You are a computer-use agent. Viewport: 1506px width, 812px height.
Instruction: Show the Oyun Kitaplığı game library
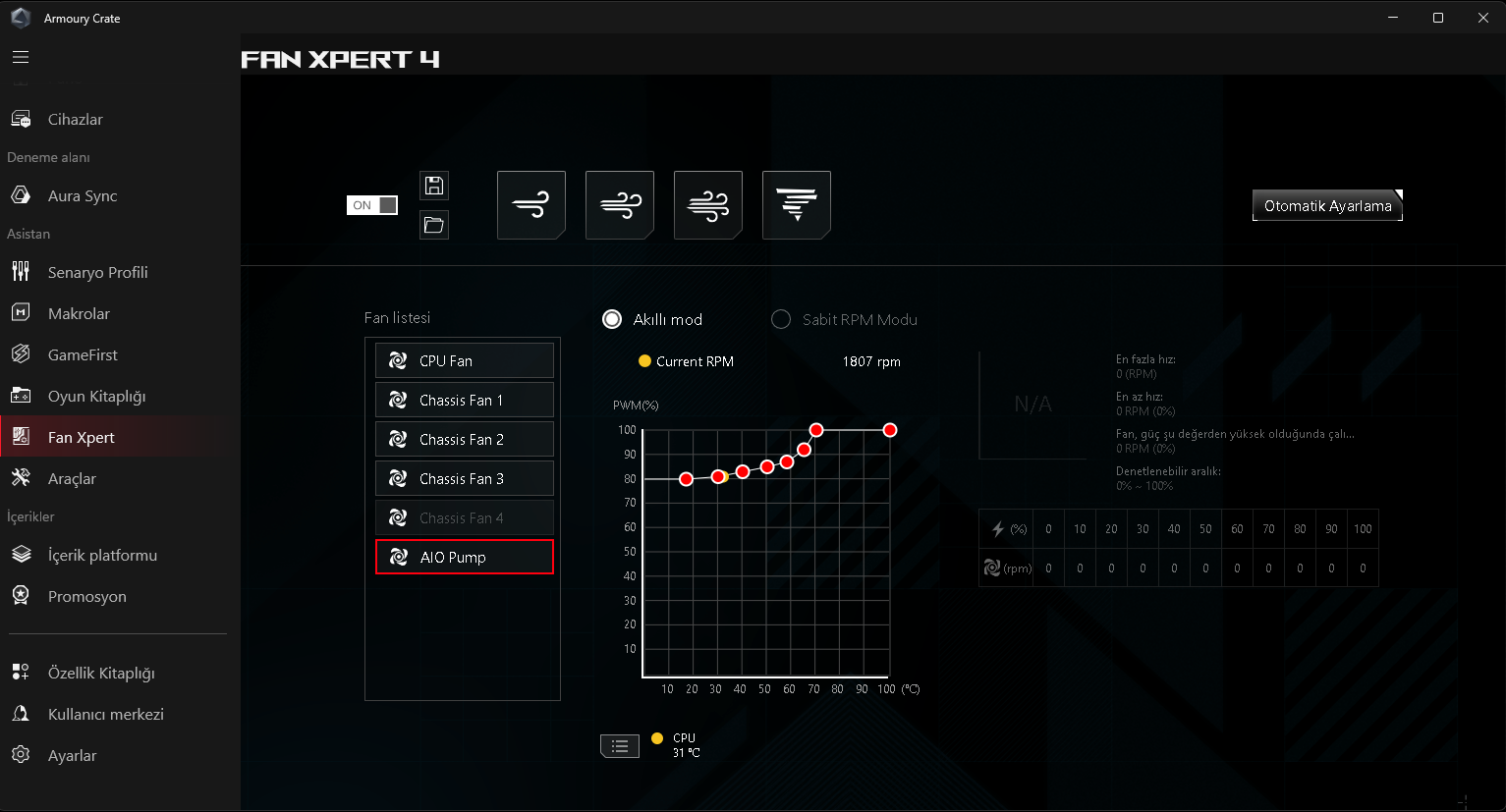[x=96, y=397]
